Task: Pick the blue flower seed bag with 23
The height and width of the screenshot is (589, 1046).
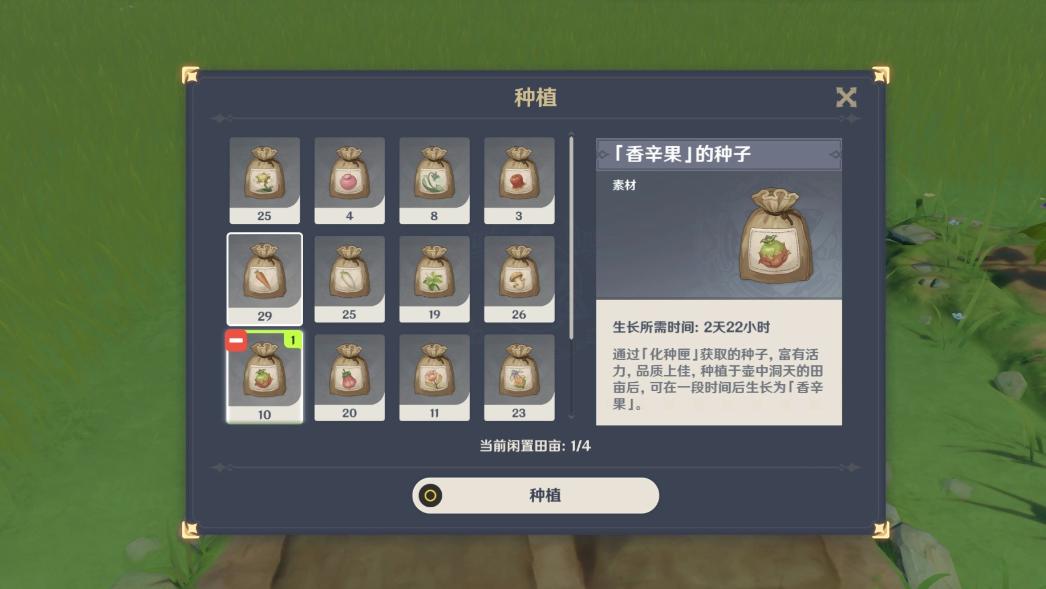Action: point(519,374)
